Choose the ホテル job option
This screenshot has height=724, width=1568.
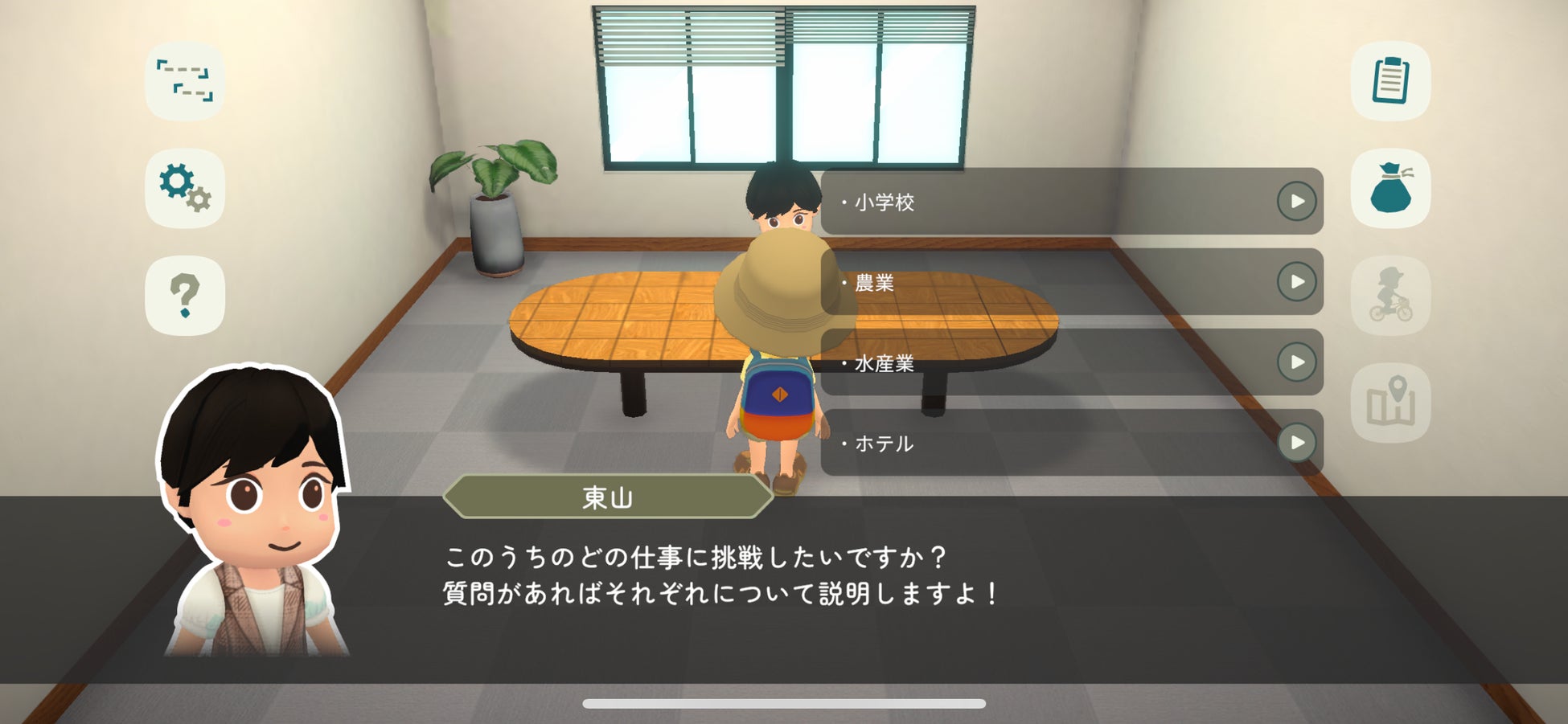(x=1071, y=443)
